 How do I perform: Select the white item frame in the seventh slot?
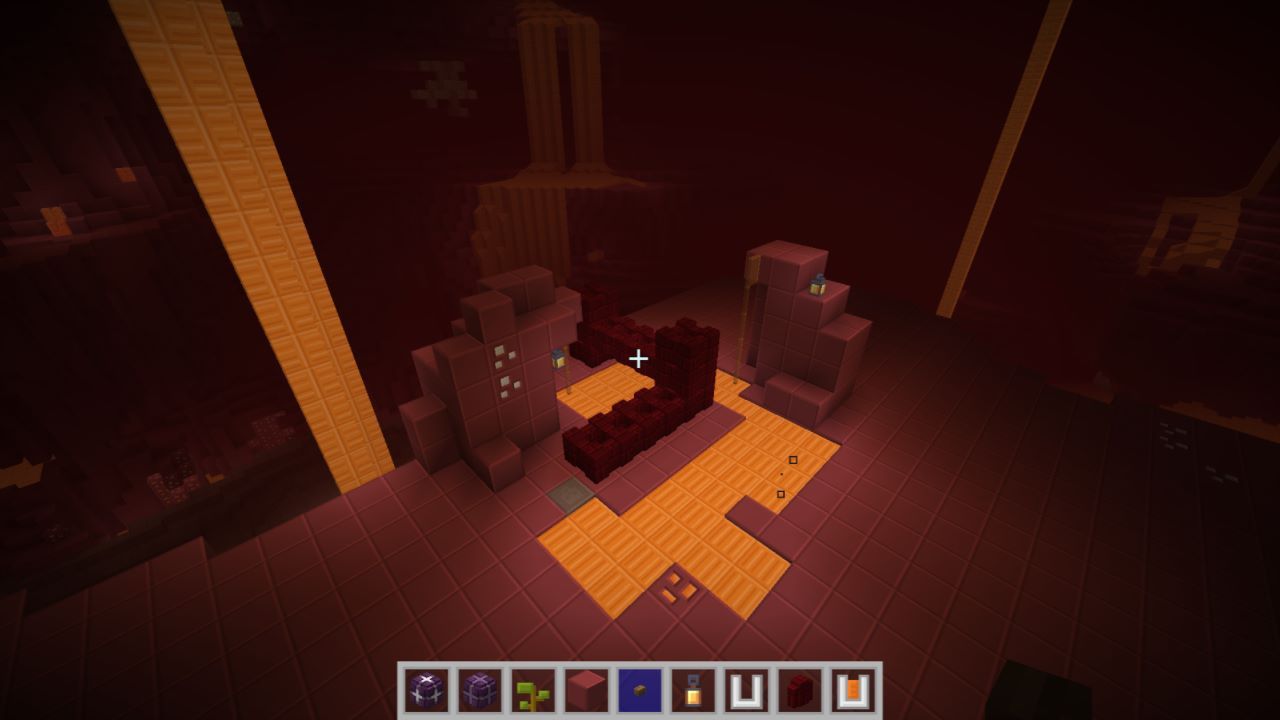pos(744,690)
